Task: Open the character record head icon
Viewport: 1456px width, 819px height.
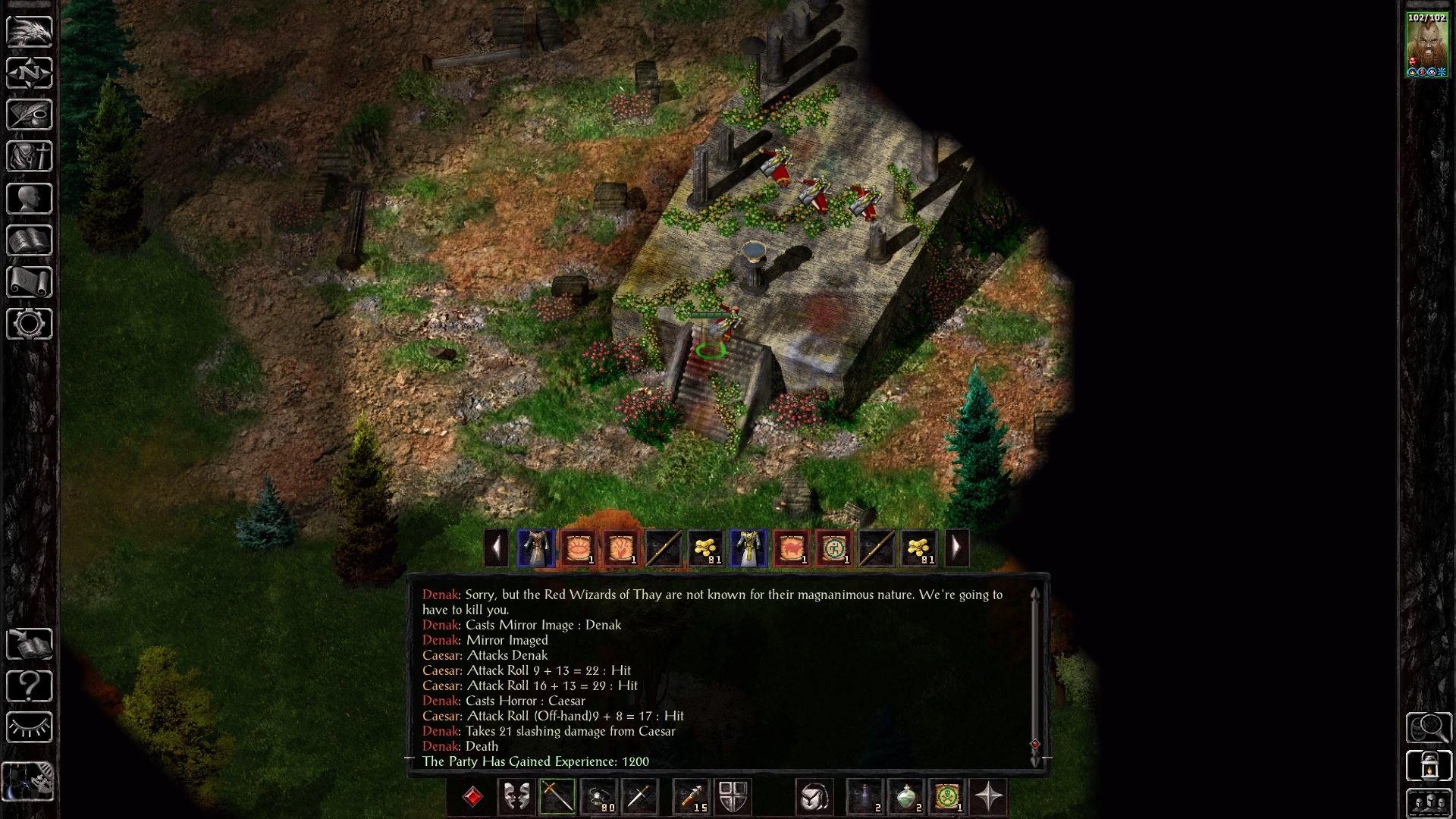Action: 30,199
